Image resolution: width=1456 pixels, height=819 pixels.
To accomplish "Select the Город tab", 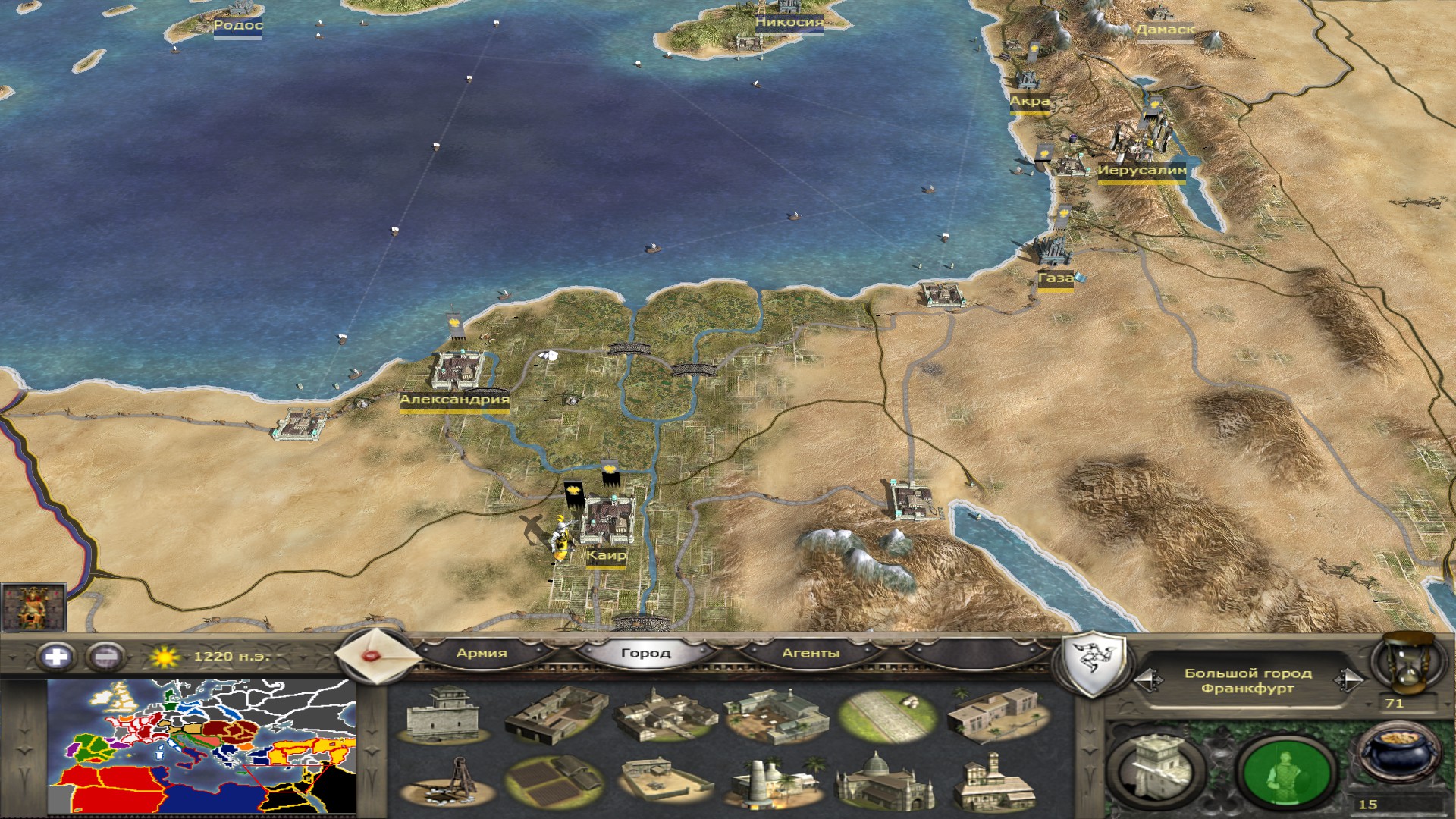I will (x=645, y=653).
